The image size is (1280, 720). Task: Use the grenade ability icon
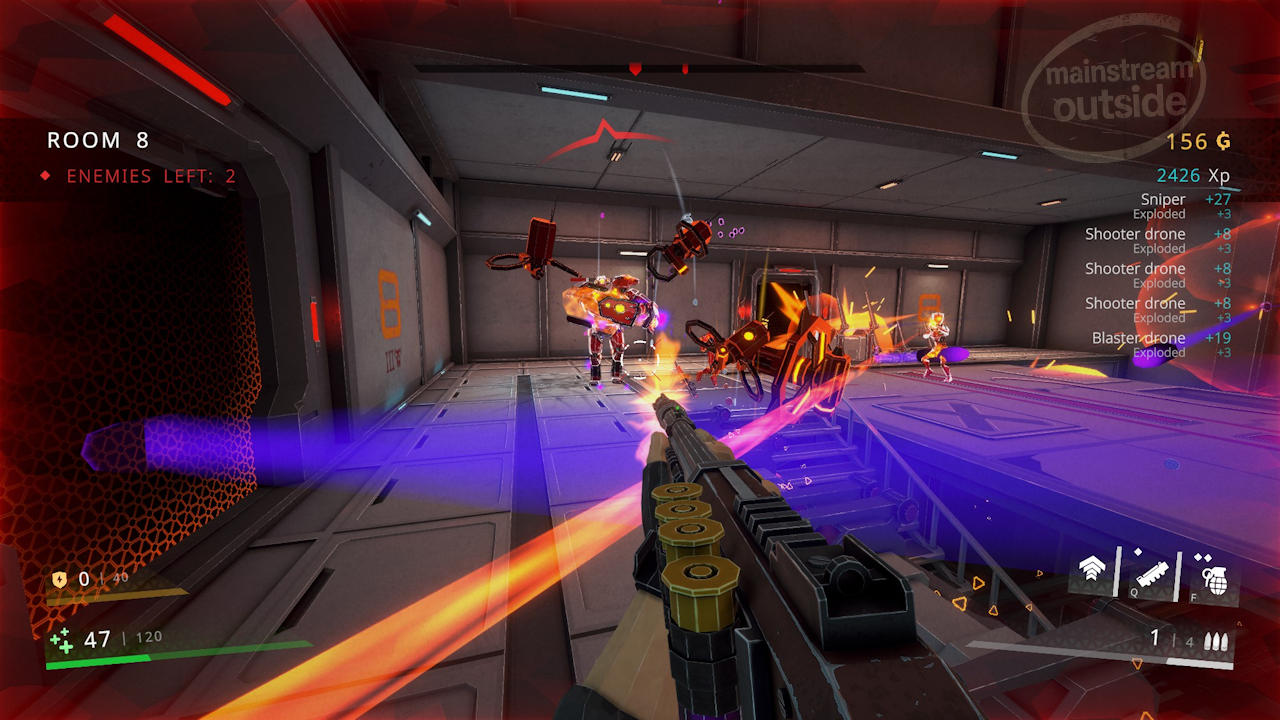1211,576
